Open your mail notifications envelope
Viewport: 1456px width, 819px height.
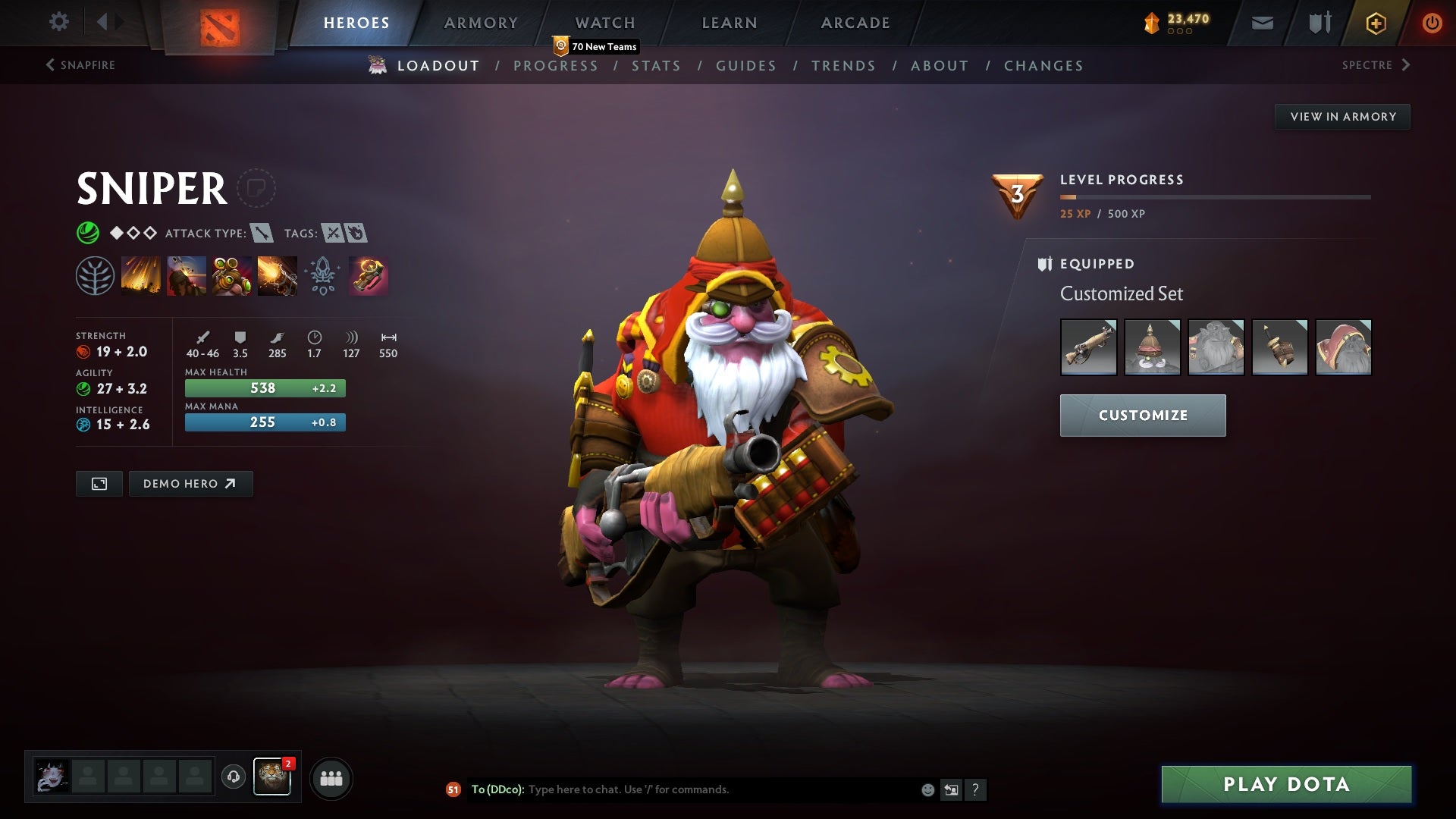coord(1263,23)
